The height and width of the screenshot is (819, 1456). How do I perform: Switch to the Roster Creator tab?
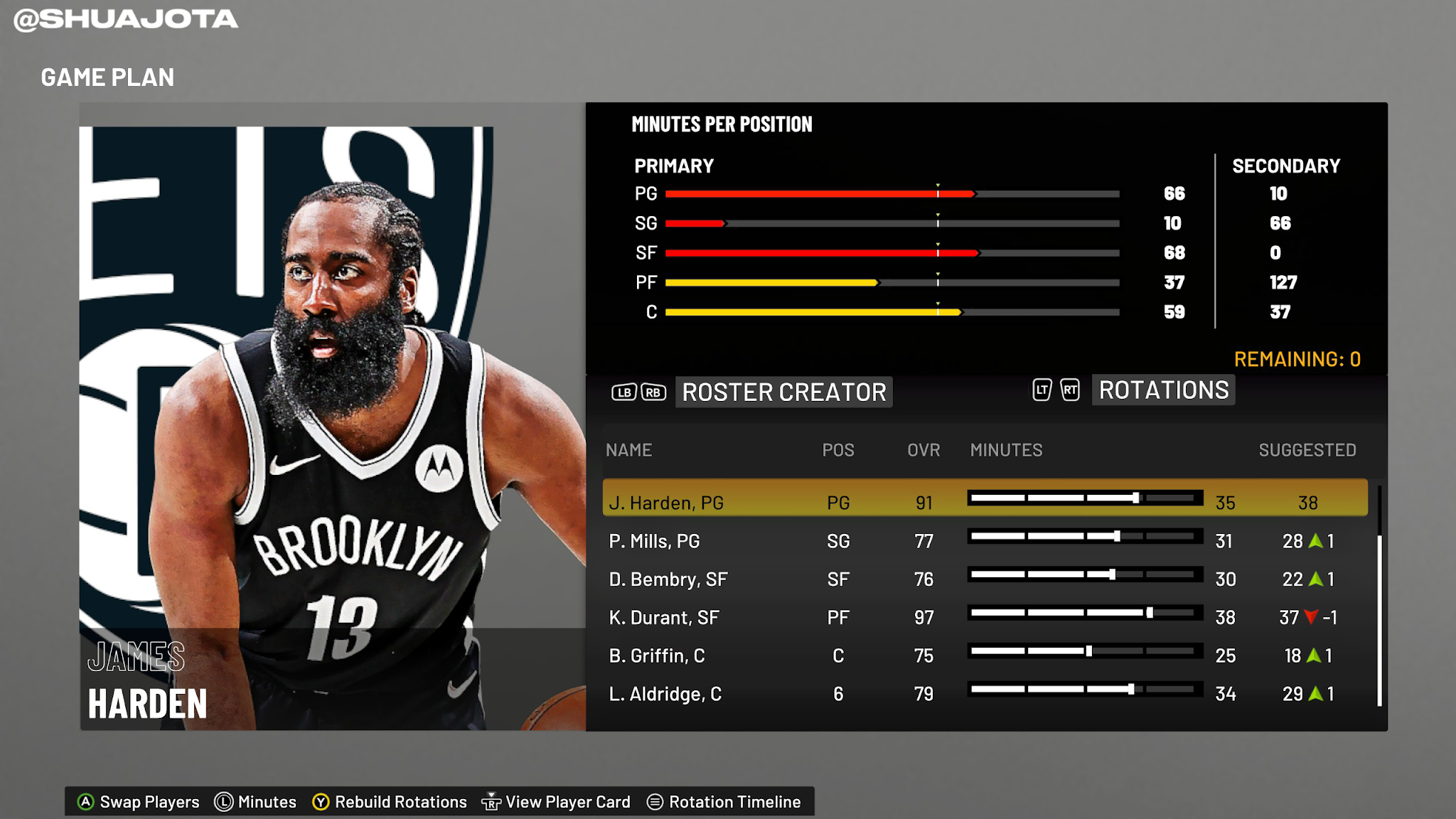click(783, 392)
